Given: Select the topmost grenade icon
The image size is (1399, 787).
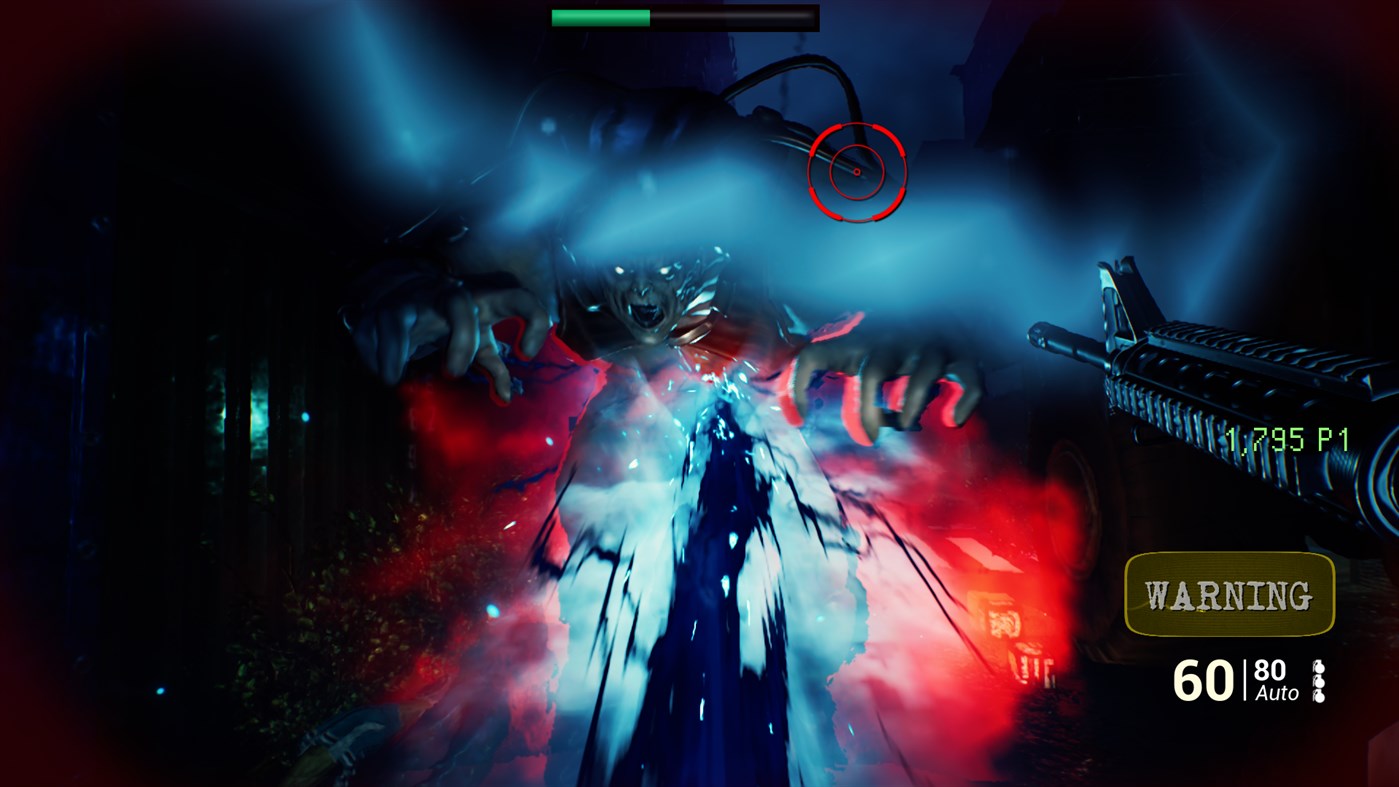Looking at the screenshot, I should 1320,666.
